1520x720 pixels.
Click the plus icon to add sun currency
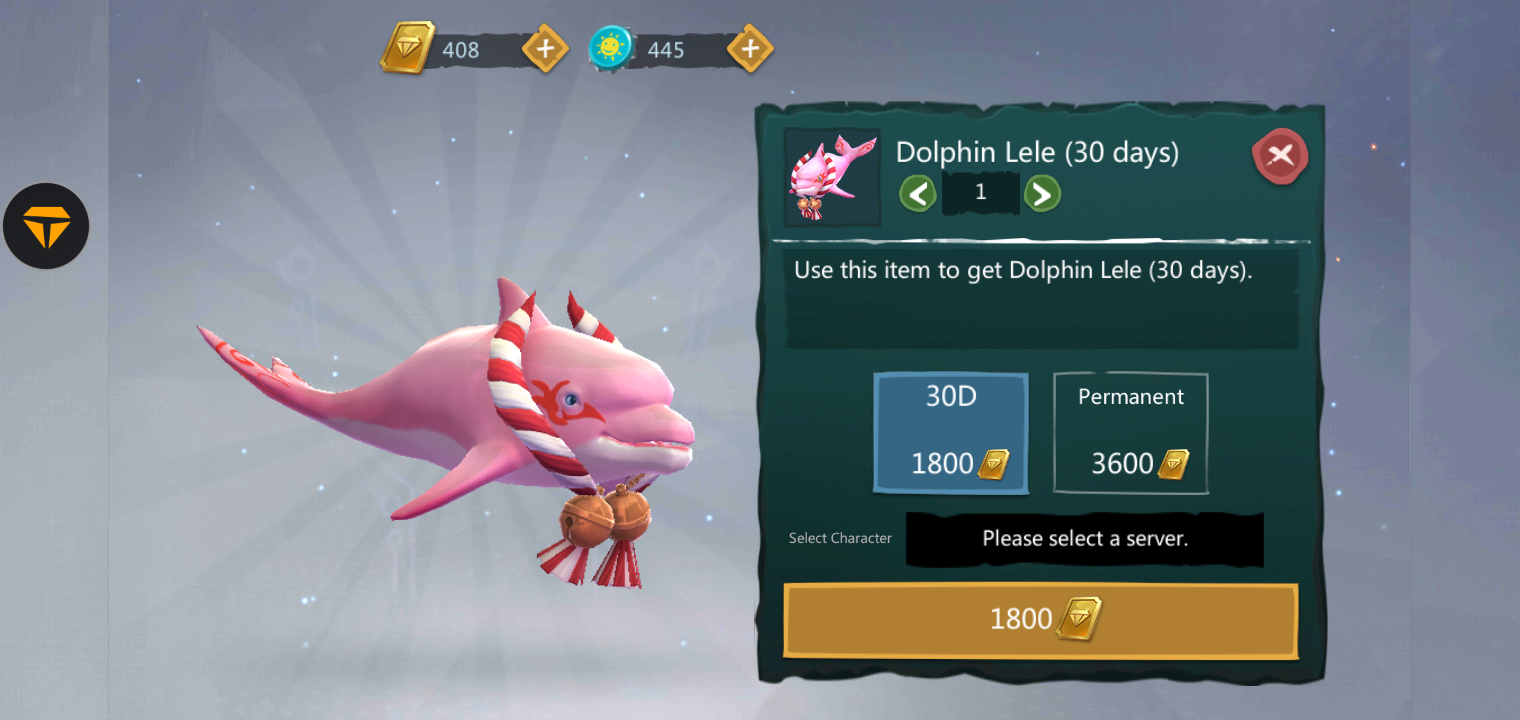[749, 47]
